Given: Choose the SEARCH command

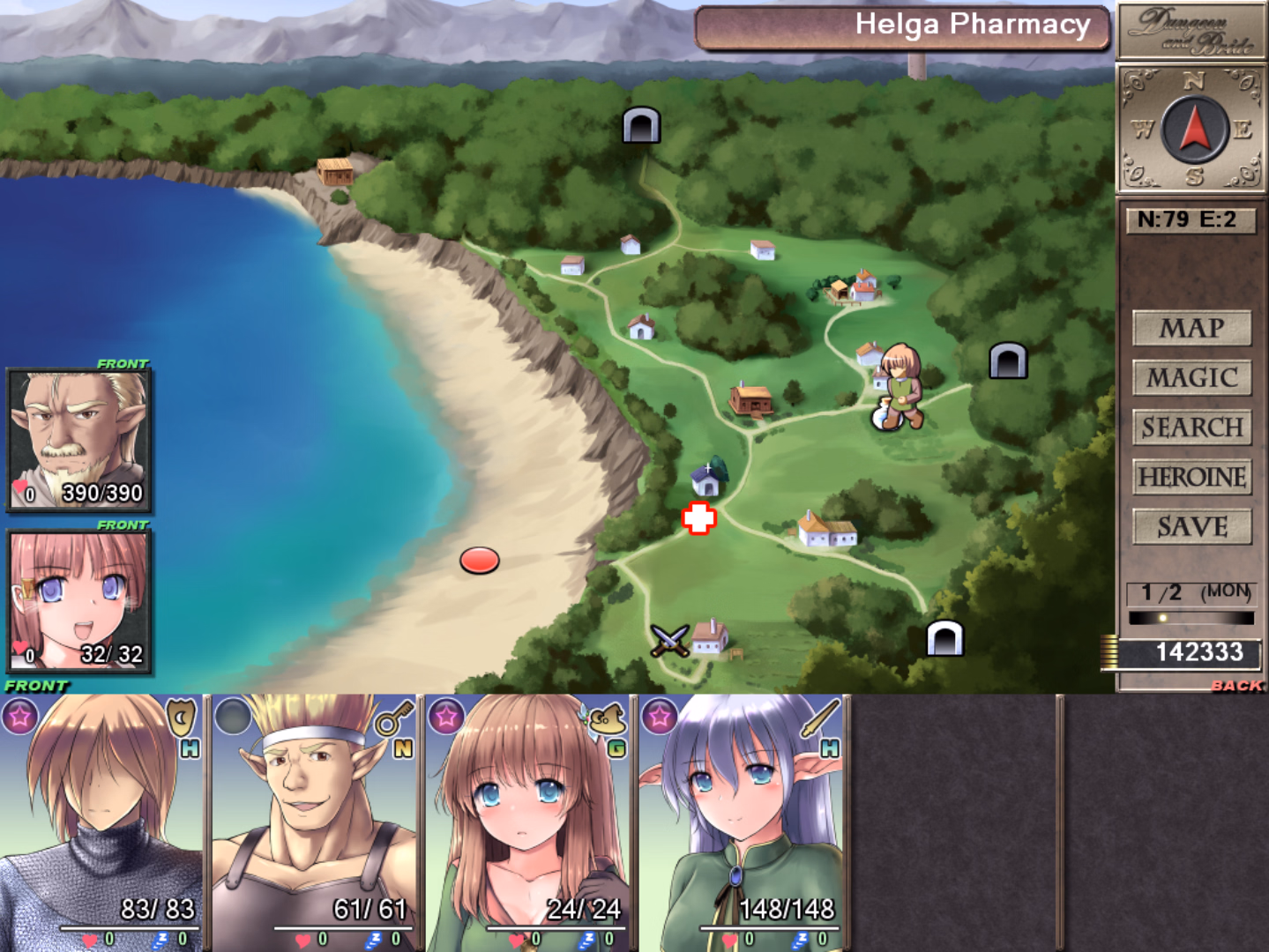Looking at the screenshot, I should [1191, 428].
